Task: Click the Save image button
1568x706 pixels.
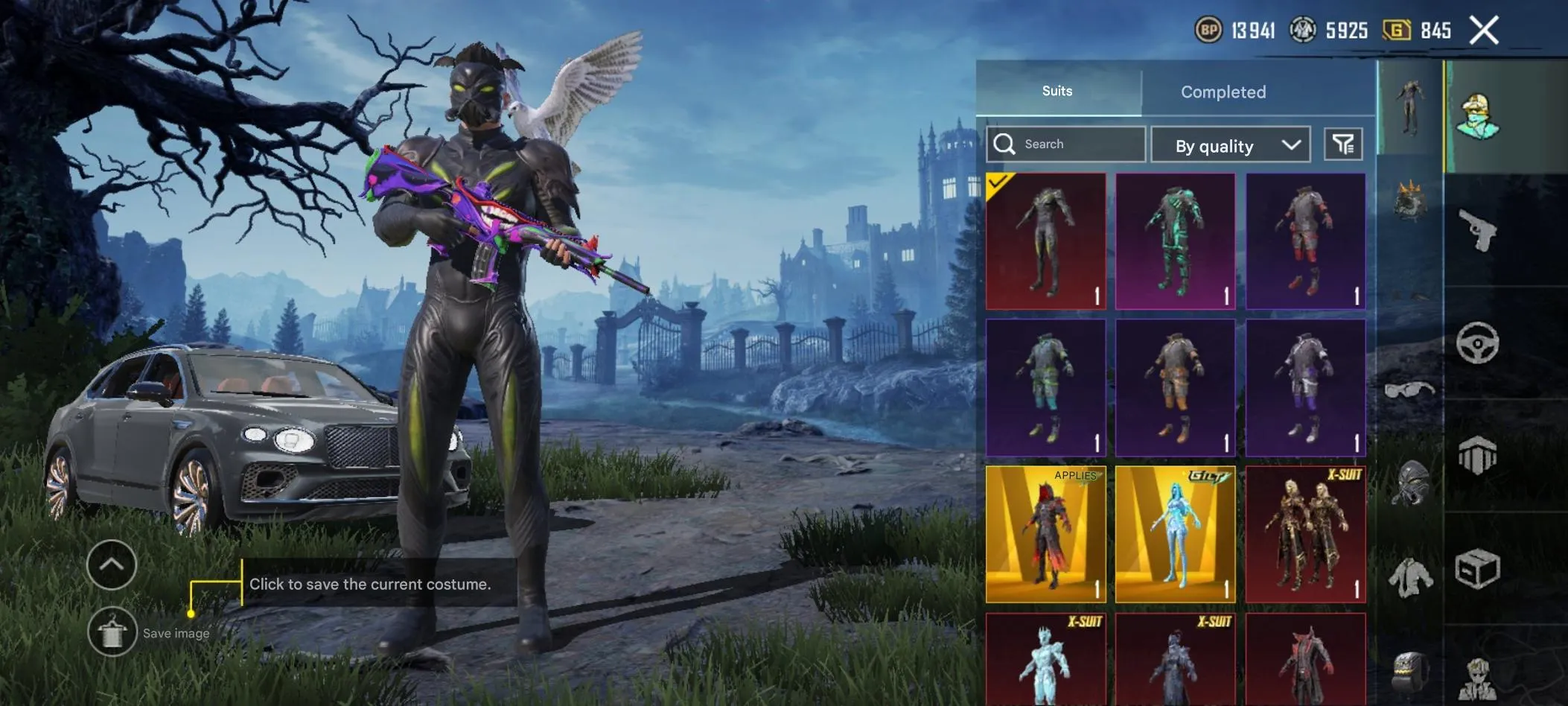Action: point(112,632)
